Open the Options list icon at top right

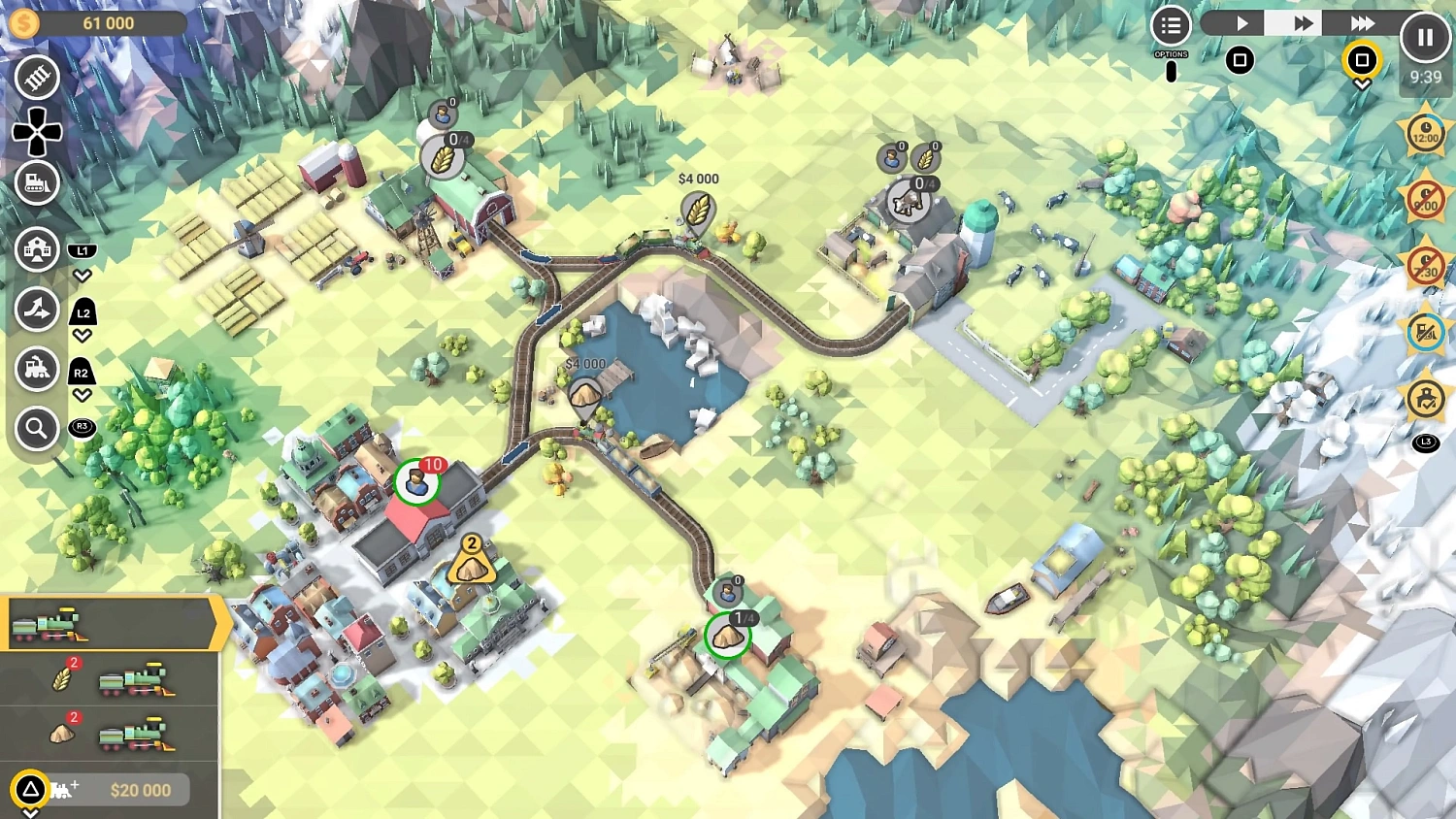(x=1170, y=26)
